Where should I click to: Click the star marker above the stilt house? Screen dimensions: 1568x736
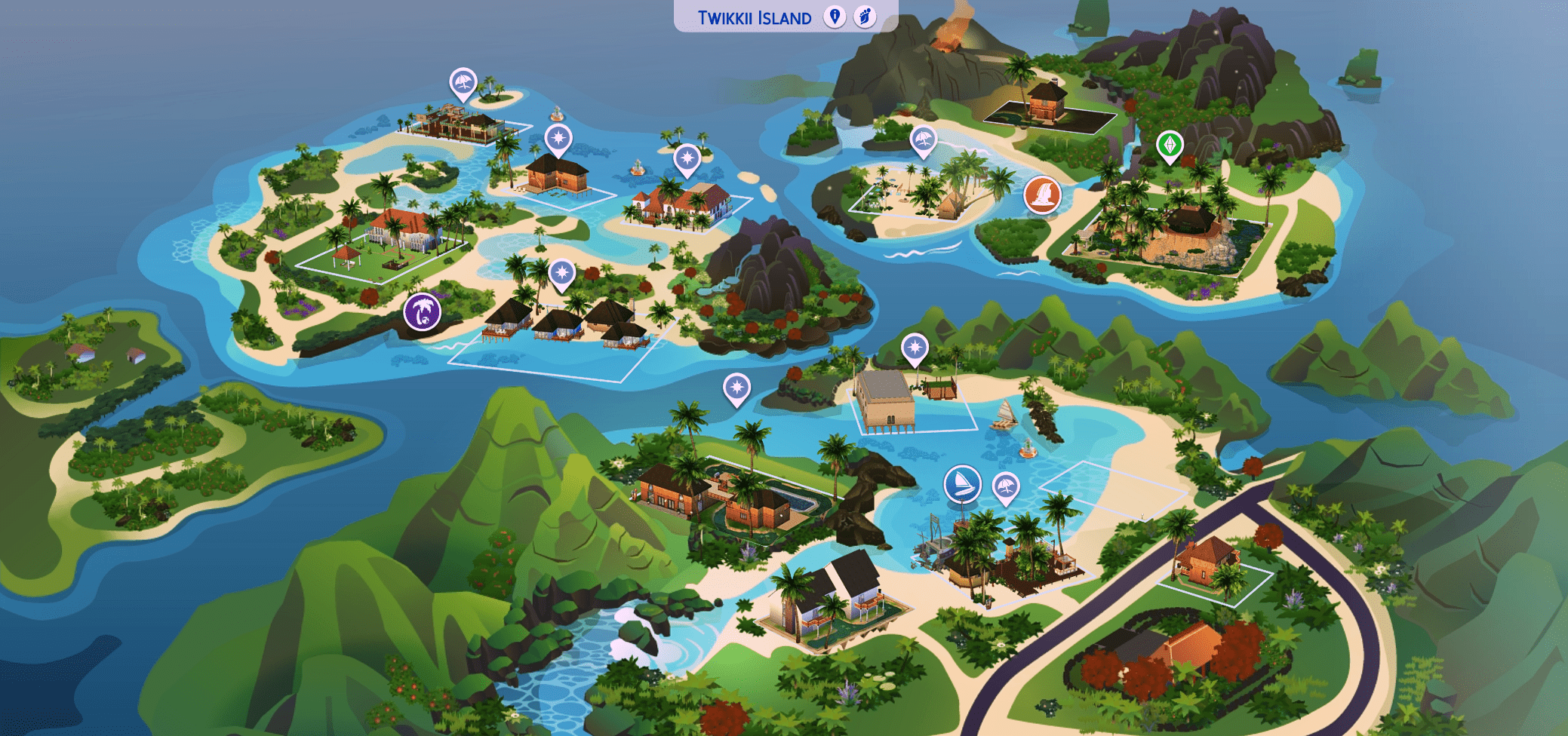pos(558,140)
